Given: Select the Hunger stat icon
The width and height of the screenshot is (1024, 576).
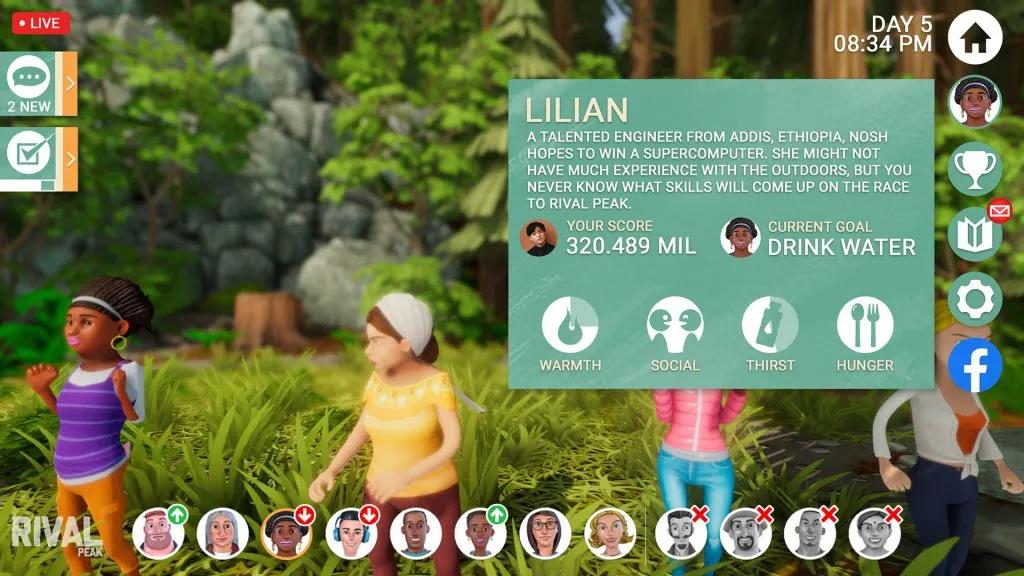Looking at the screenshot, I should tap(865, 326).
